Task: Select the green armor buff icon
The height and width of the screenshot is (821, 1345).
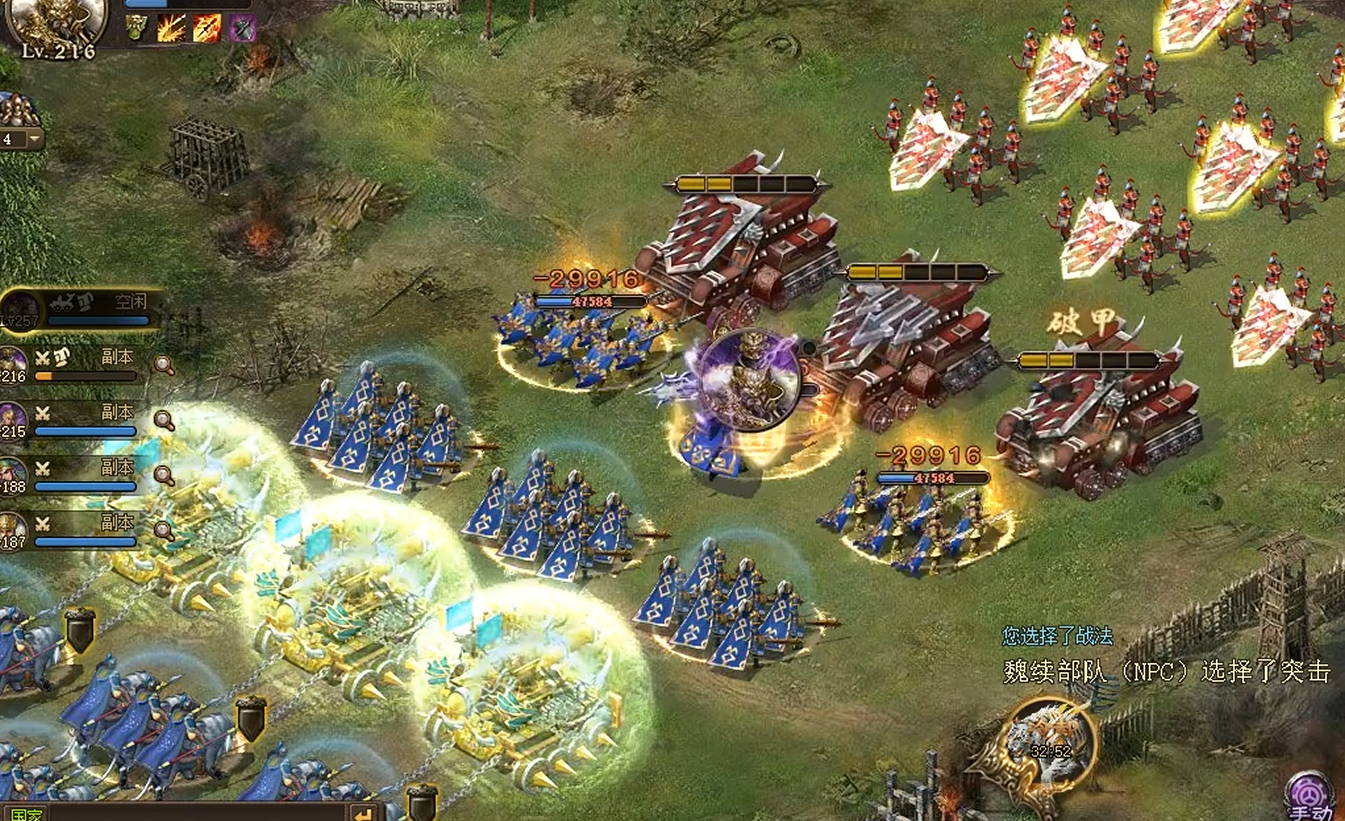Action: coord(137,27)
